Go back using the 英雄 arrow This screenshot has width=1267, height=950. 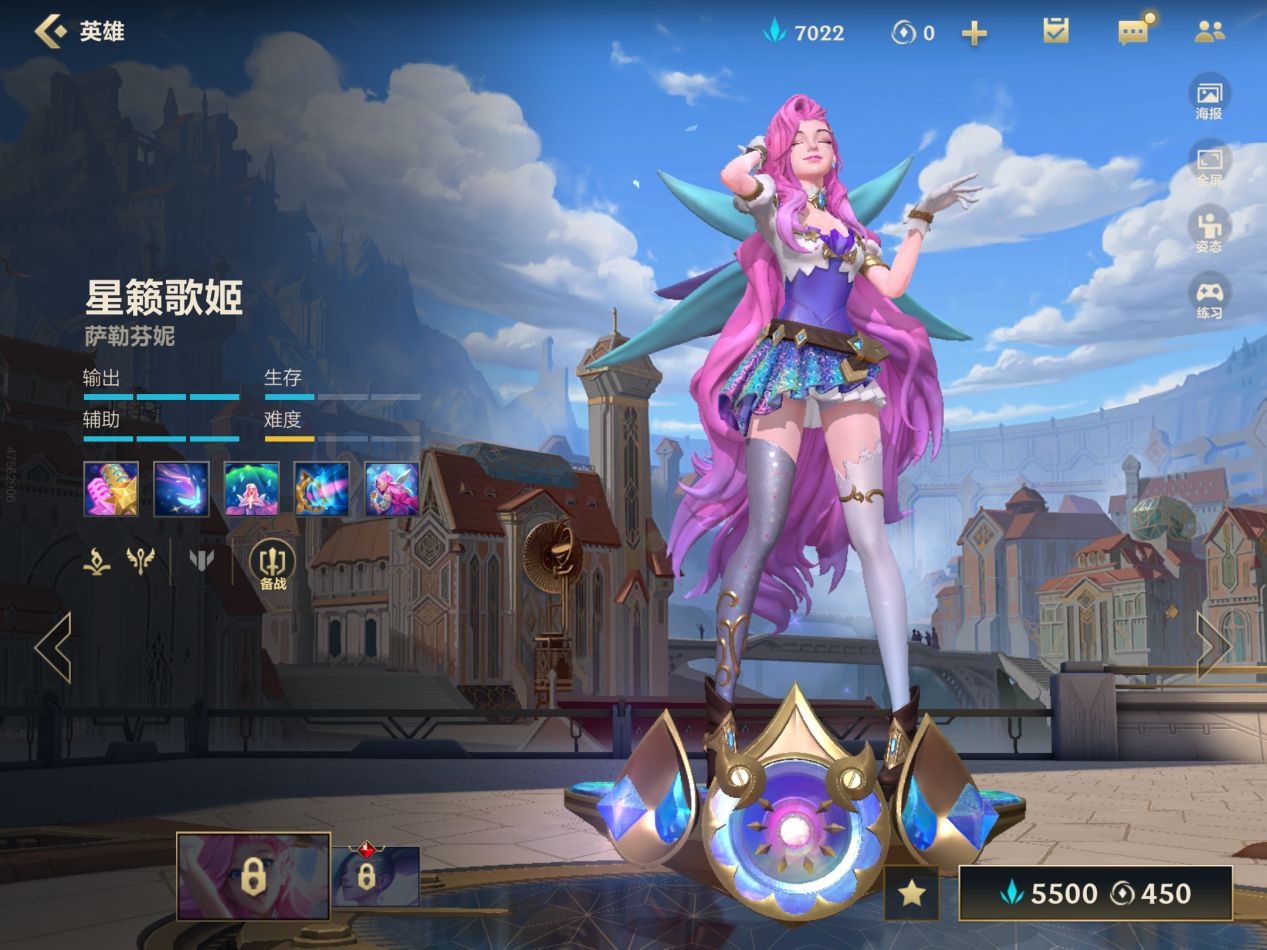tap(50, 31)
